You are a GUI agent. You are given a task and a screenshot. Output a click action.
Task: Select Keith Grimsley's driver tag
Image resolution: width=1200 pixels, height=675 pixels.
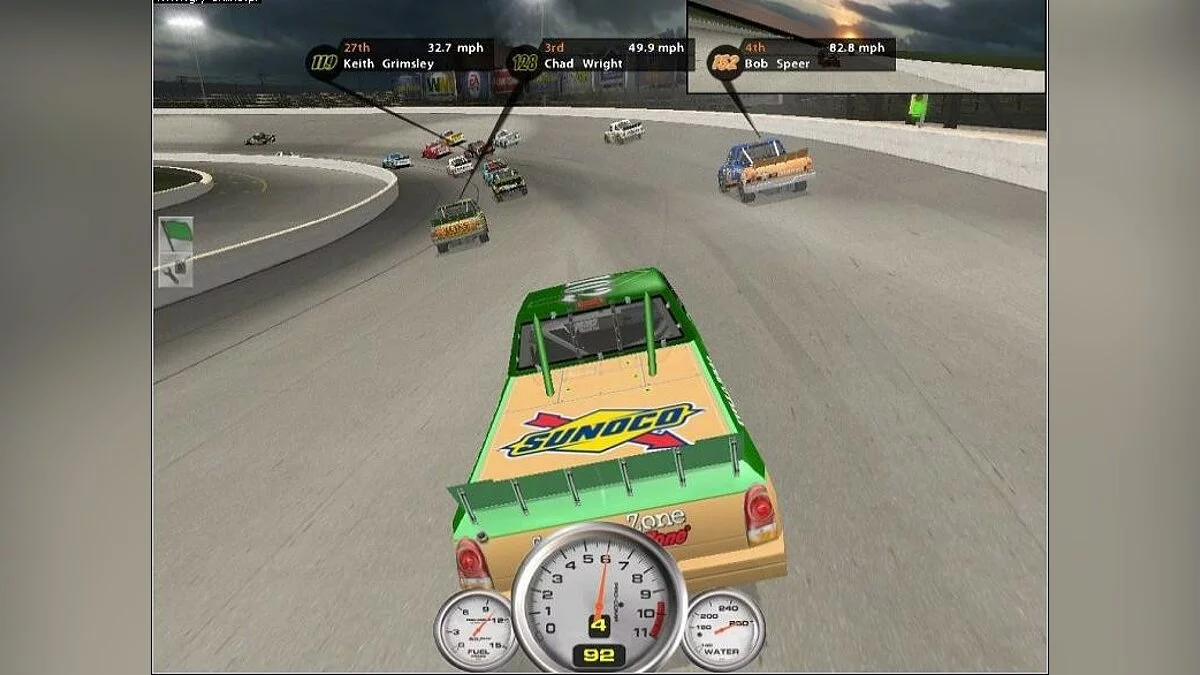[x=398, y=56]
